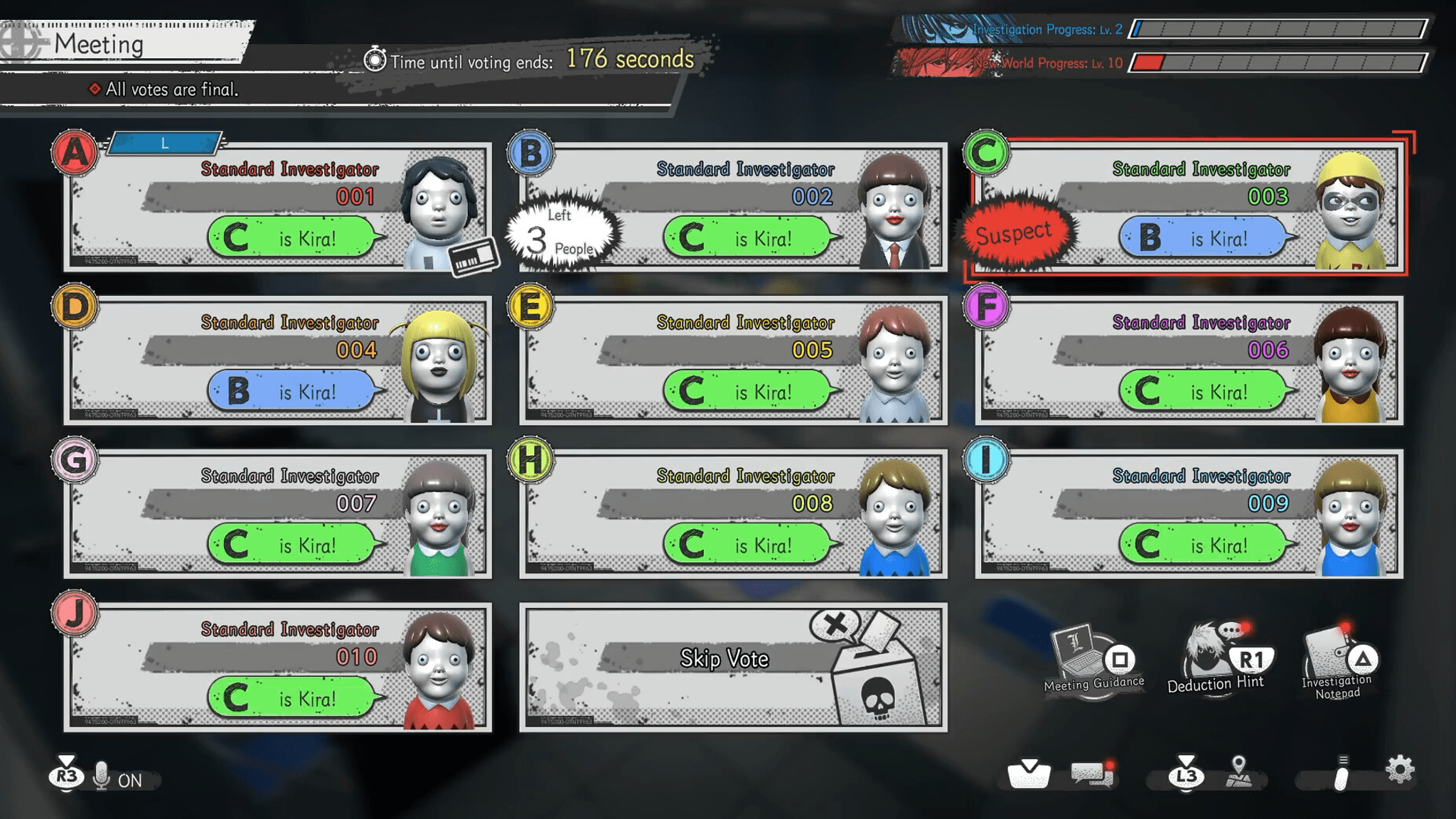Select player A Standard Investigator 001 card

(x=277, y=207)
